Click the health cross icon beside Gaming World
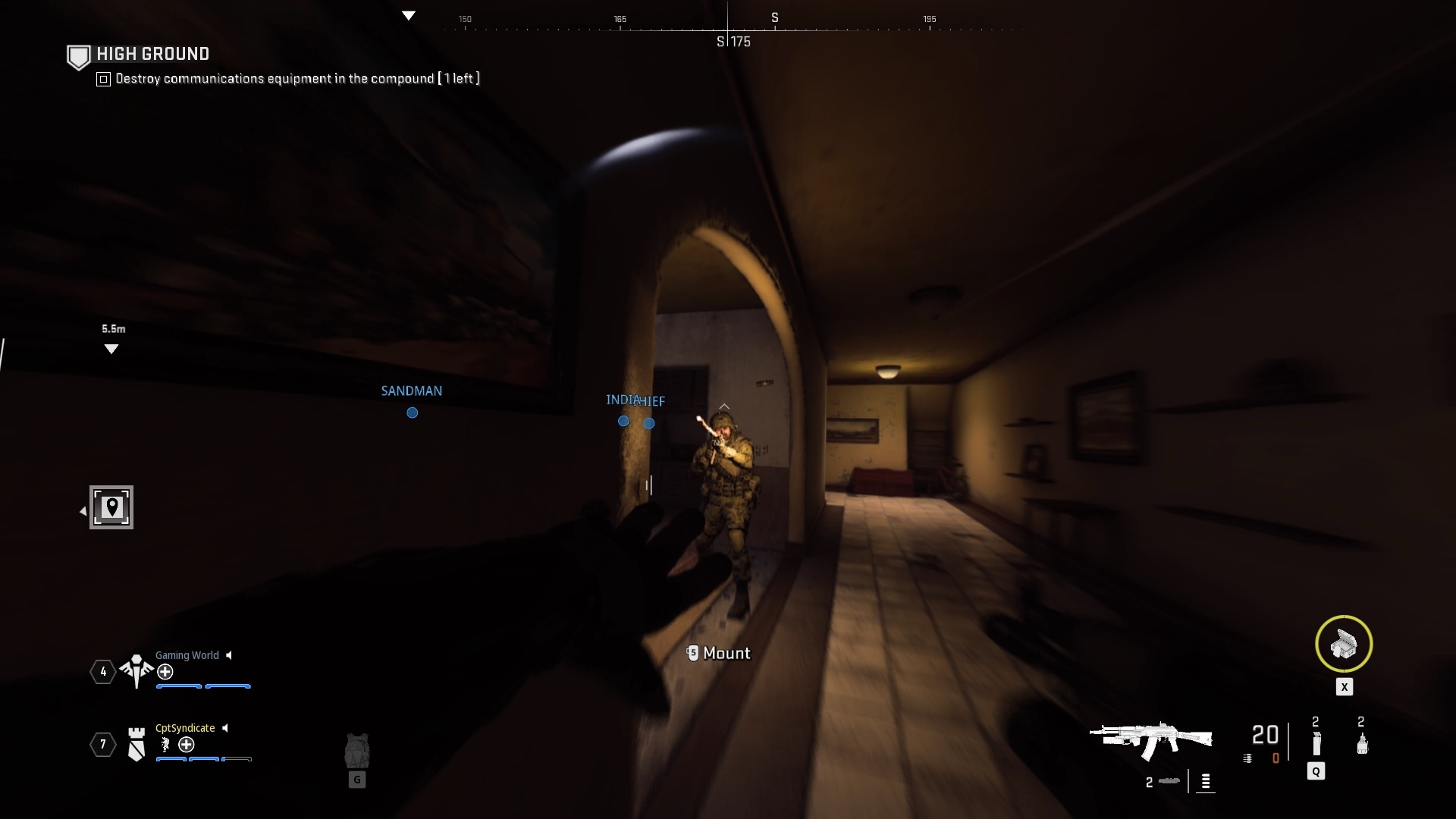 (165, 672)
